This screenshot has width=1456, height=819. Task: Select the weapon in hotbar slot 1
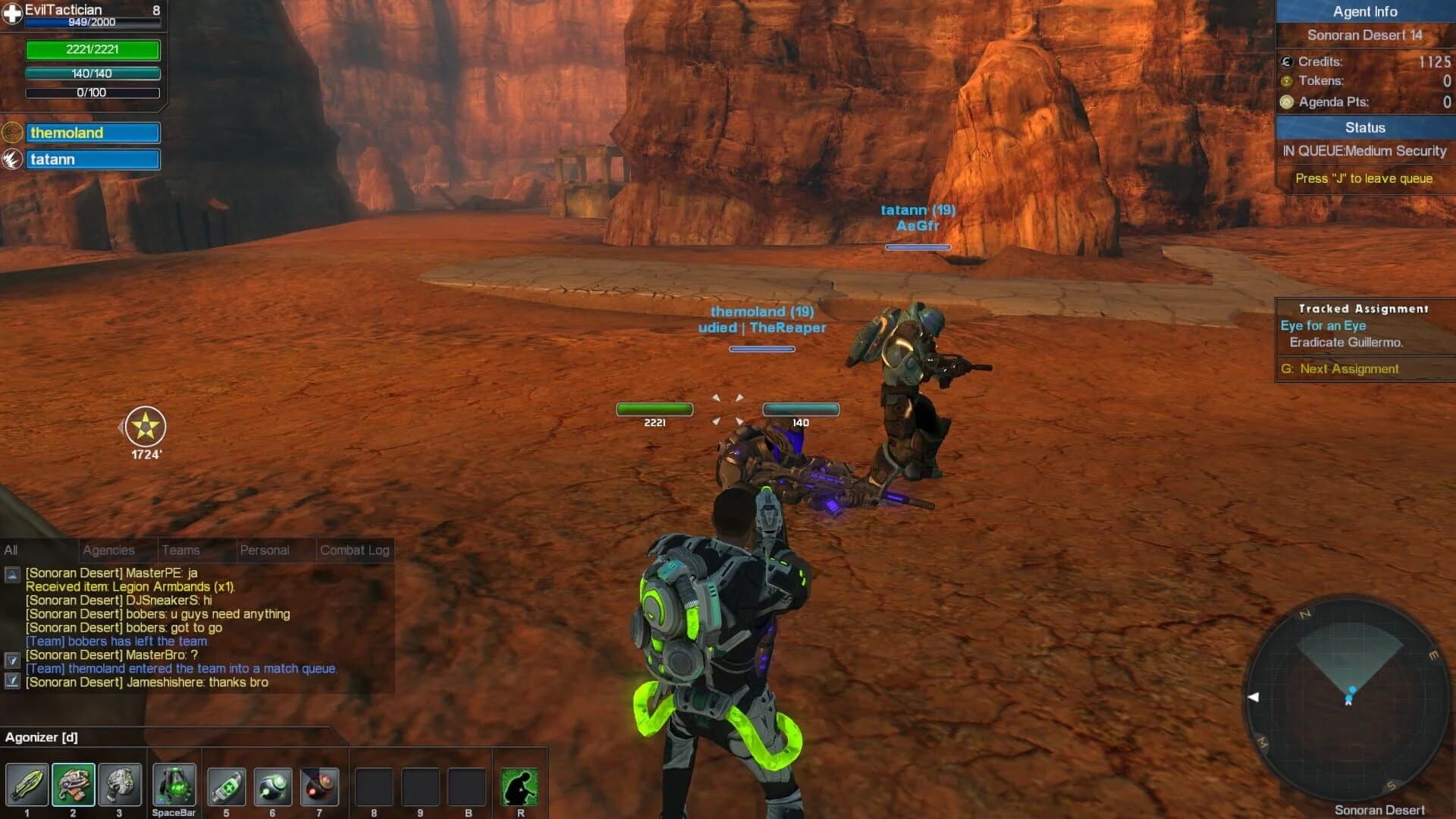[27, 785]
